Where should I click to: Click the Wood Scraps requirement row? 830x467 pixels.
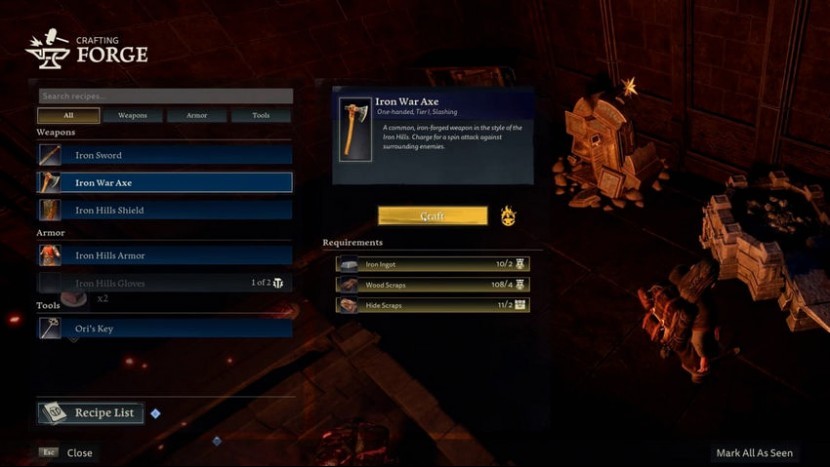[x=433, y=284]
